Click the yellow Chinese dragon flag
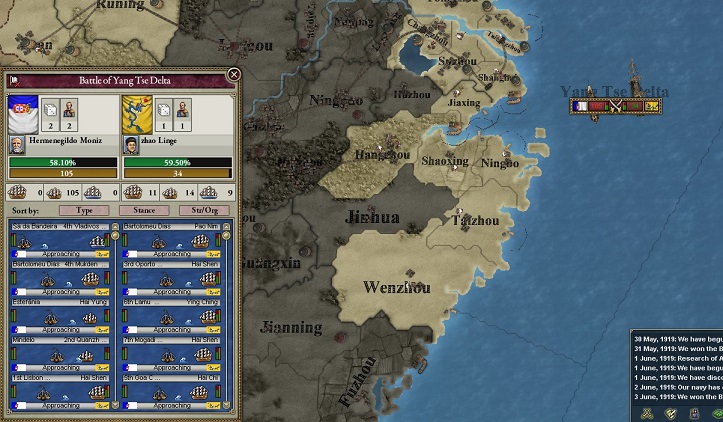723x422 pixels. point(137,112)
